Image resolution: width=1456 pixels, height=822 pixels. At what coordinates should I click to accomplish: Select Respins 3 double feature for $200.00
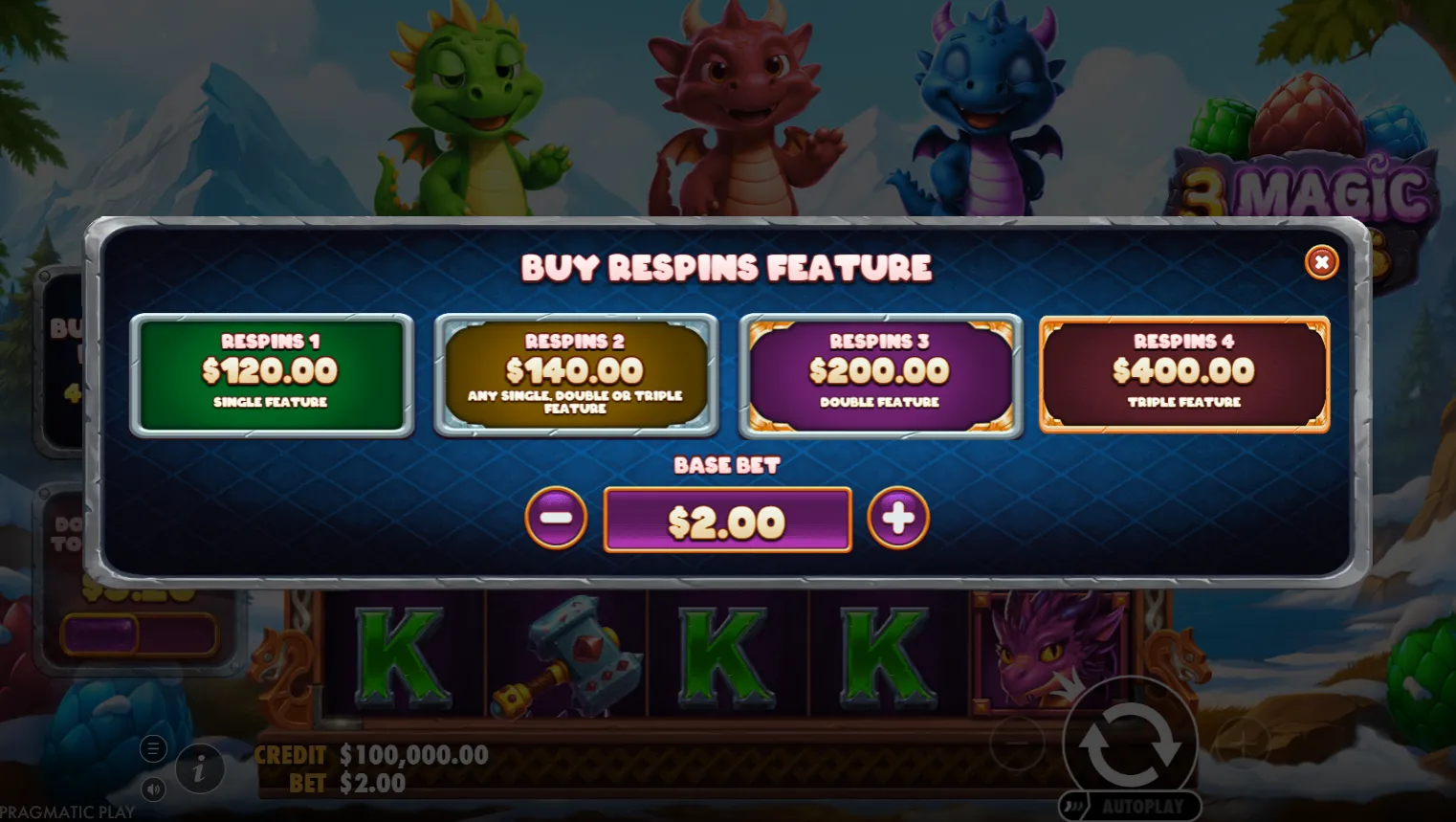[880, 375]
